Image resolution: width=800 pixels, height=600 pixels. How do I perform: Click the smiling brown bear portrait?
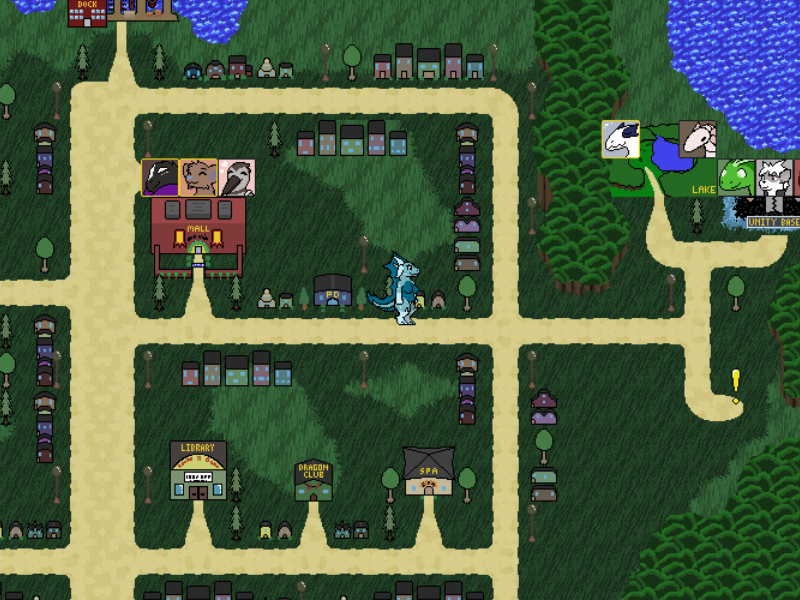click(x=198, y=178)
